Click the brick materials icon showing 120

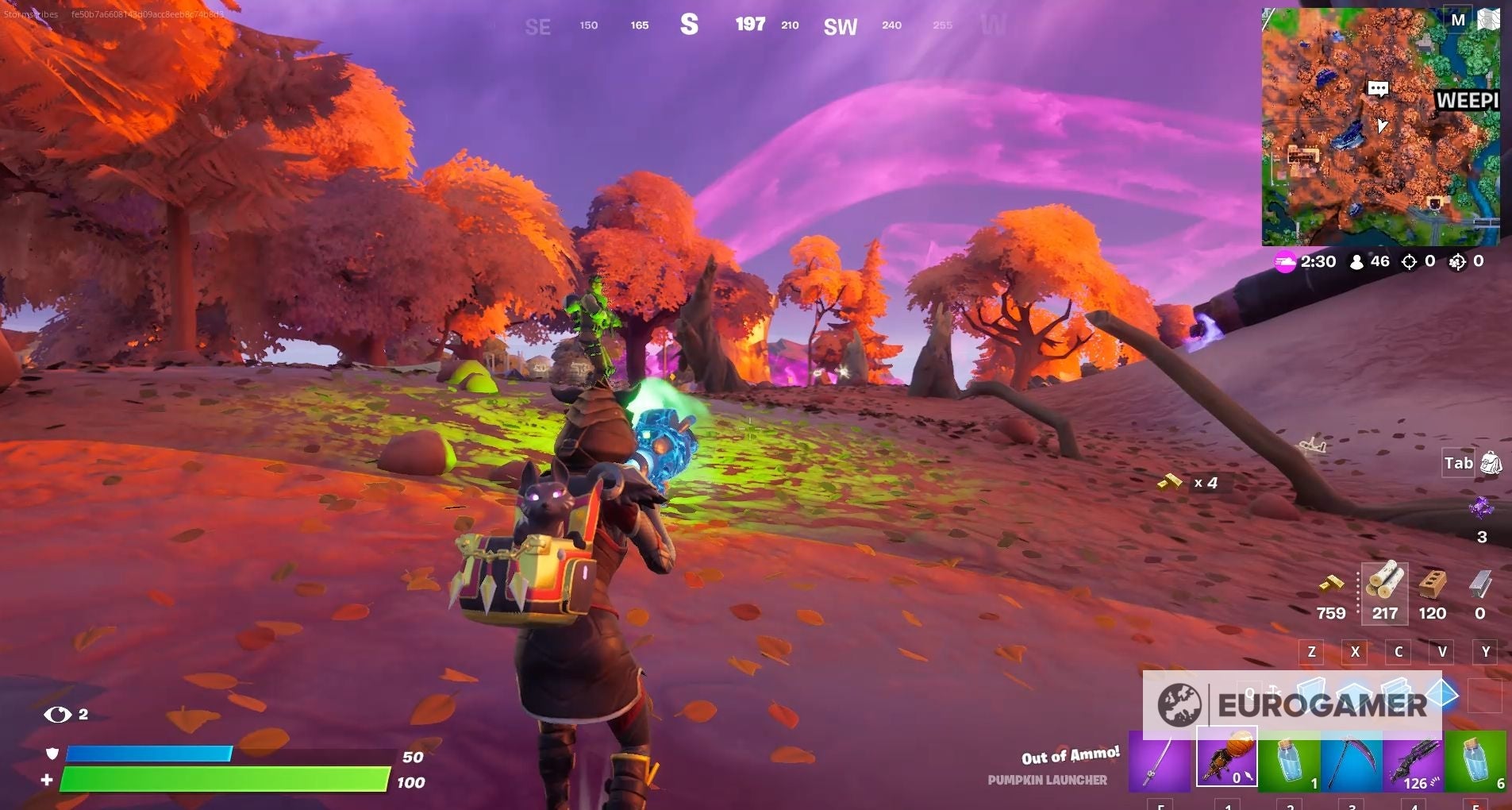pos(1434,592)
